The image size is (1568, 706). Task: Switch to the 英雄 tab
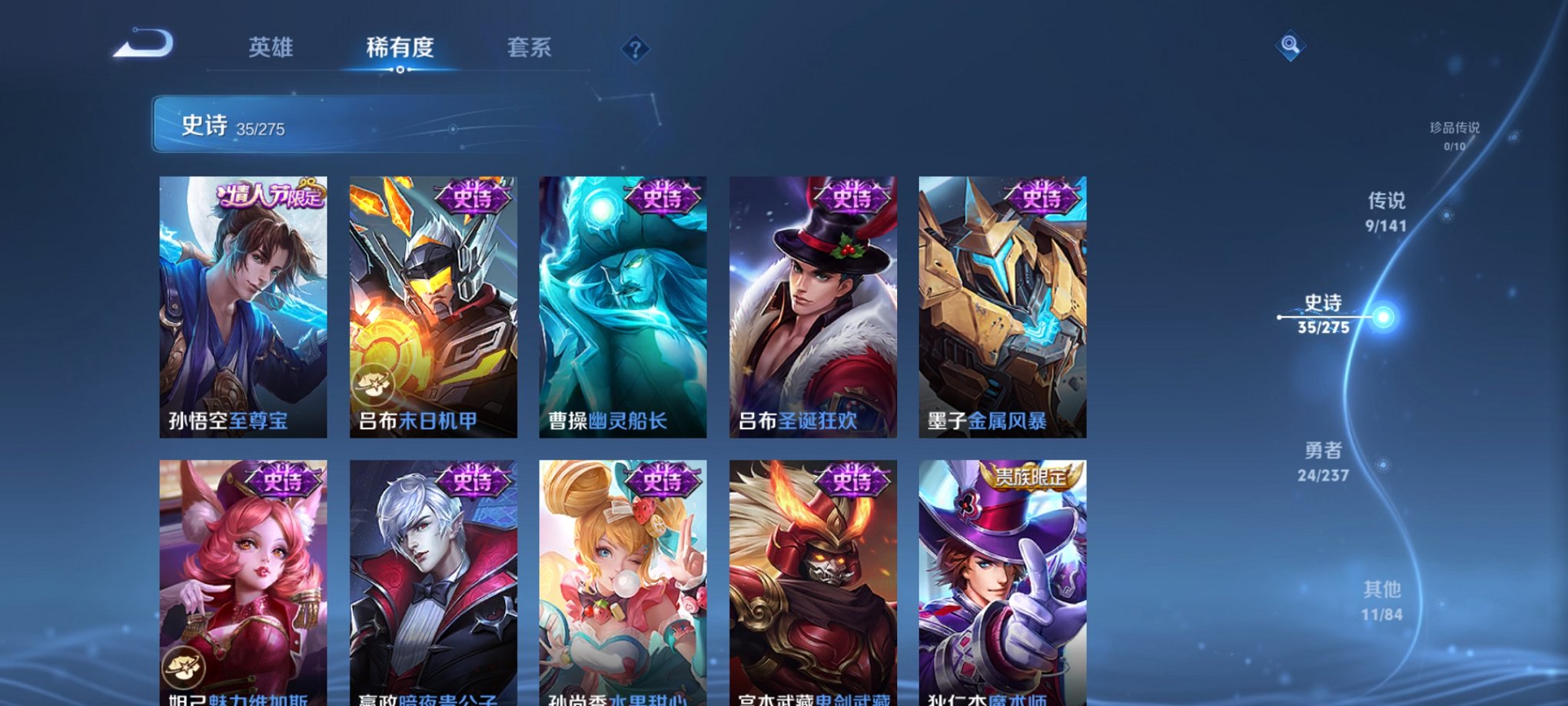(x=273, y=48)
